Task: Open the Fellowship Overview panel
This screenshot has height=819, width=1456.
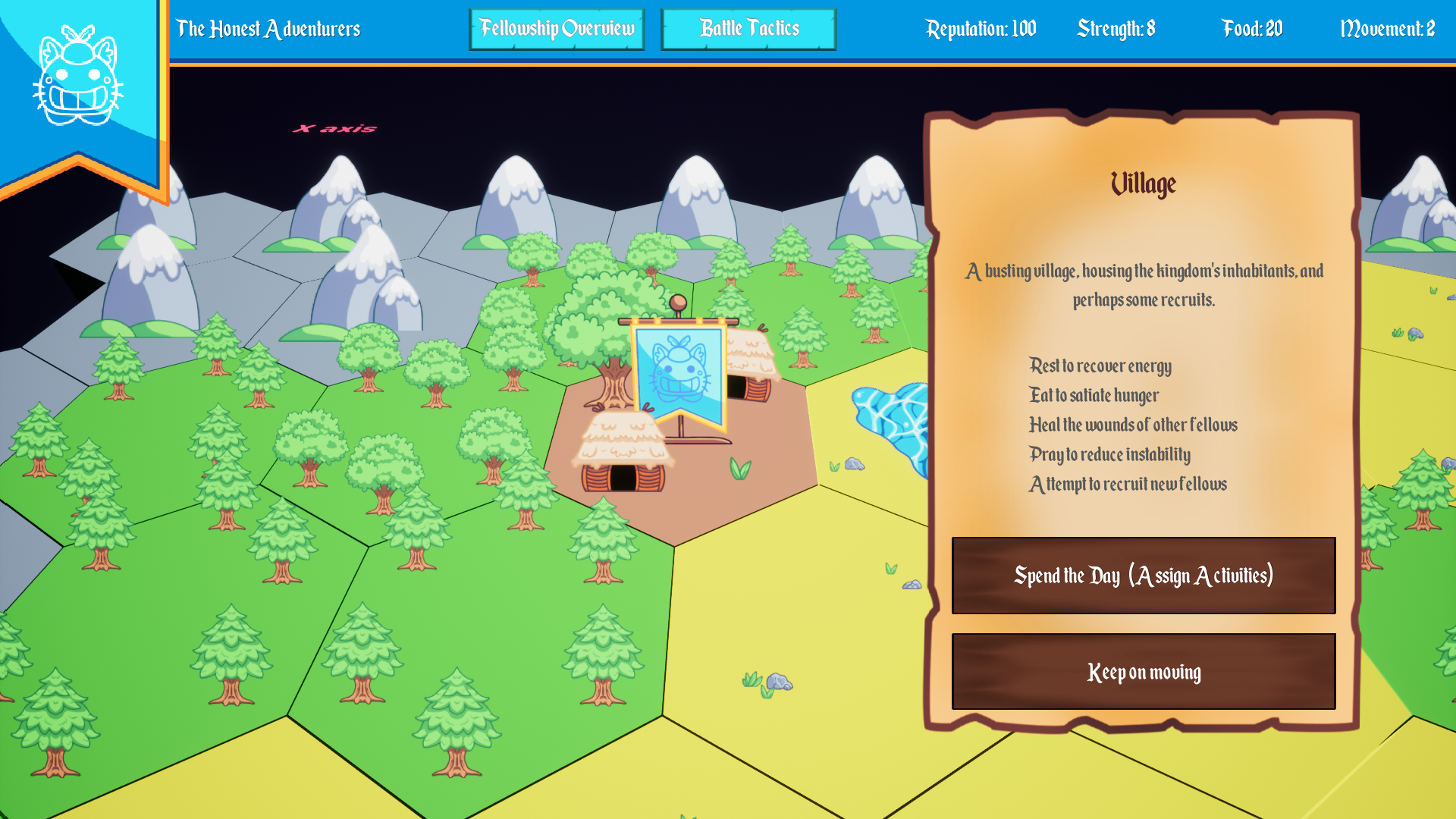Action: pos(556,29)
